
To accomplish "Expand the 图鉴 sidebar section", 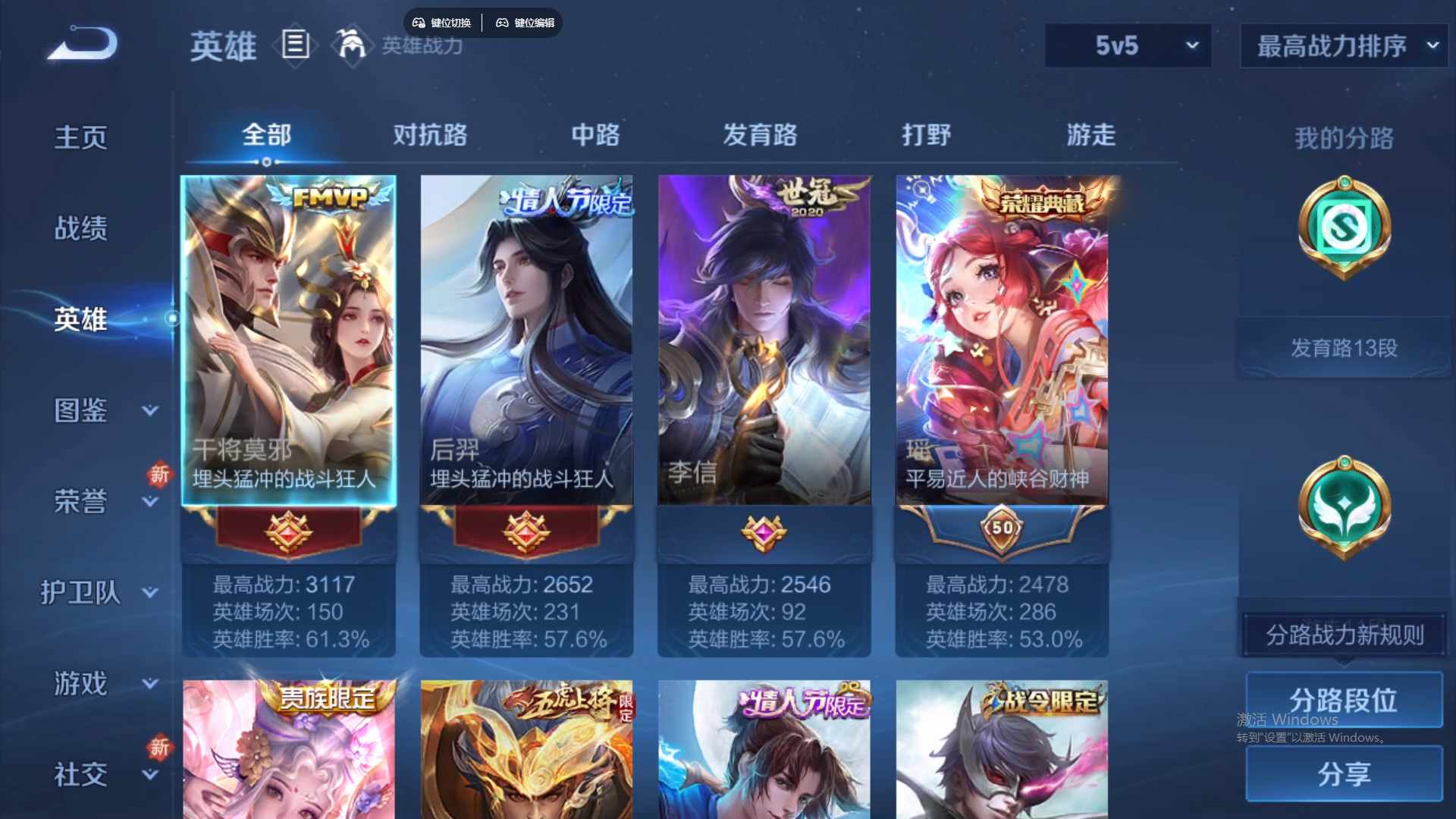I will [x=81, y=412].
